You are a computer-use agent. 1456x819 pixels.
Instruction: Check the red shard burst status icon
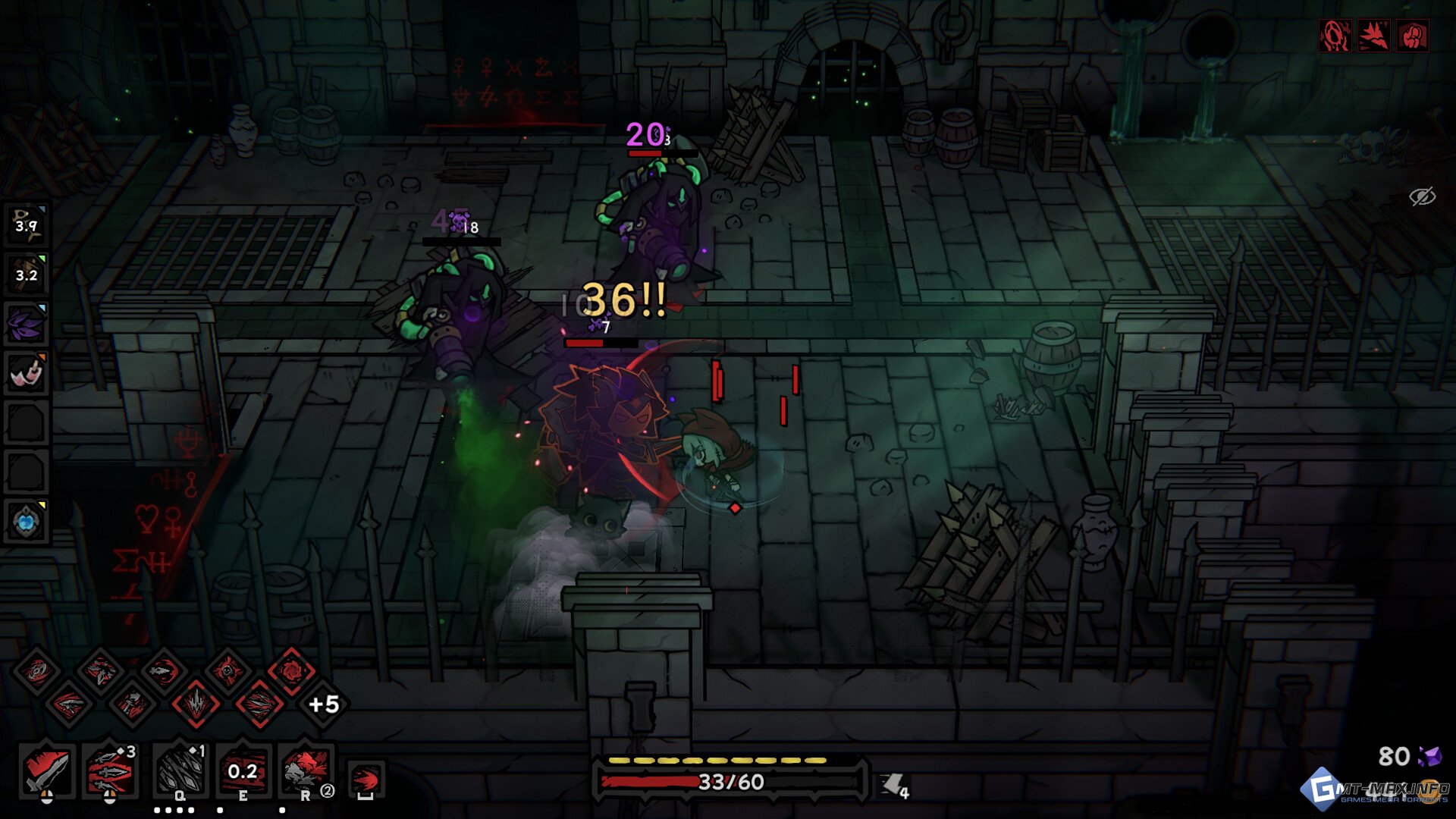pos(1373,36)
